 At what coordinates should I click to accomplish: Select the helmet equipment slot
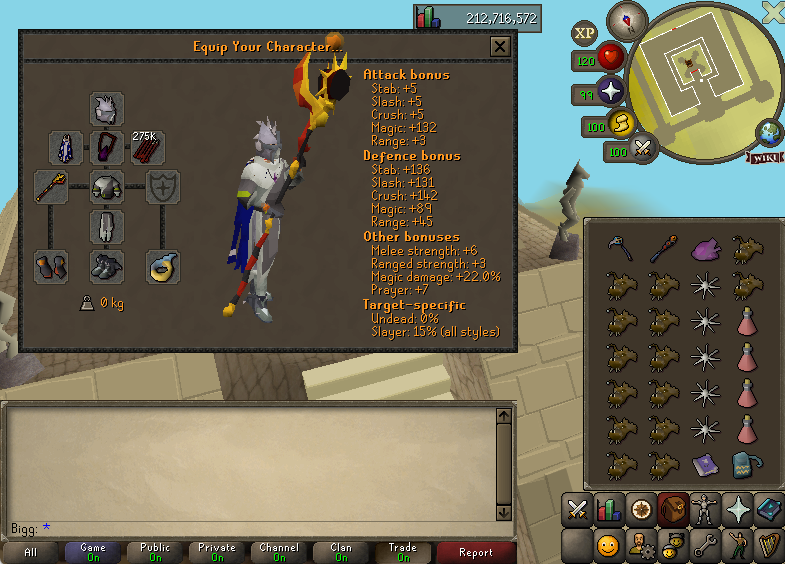tap(107, 108)
